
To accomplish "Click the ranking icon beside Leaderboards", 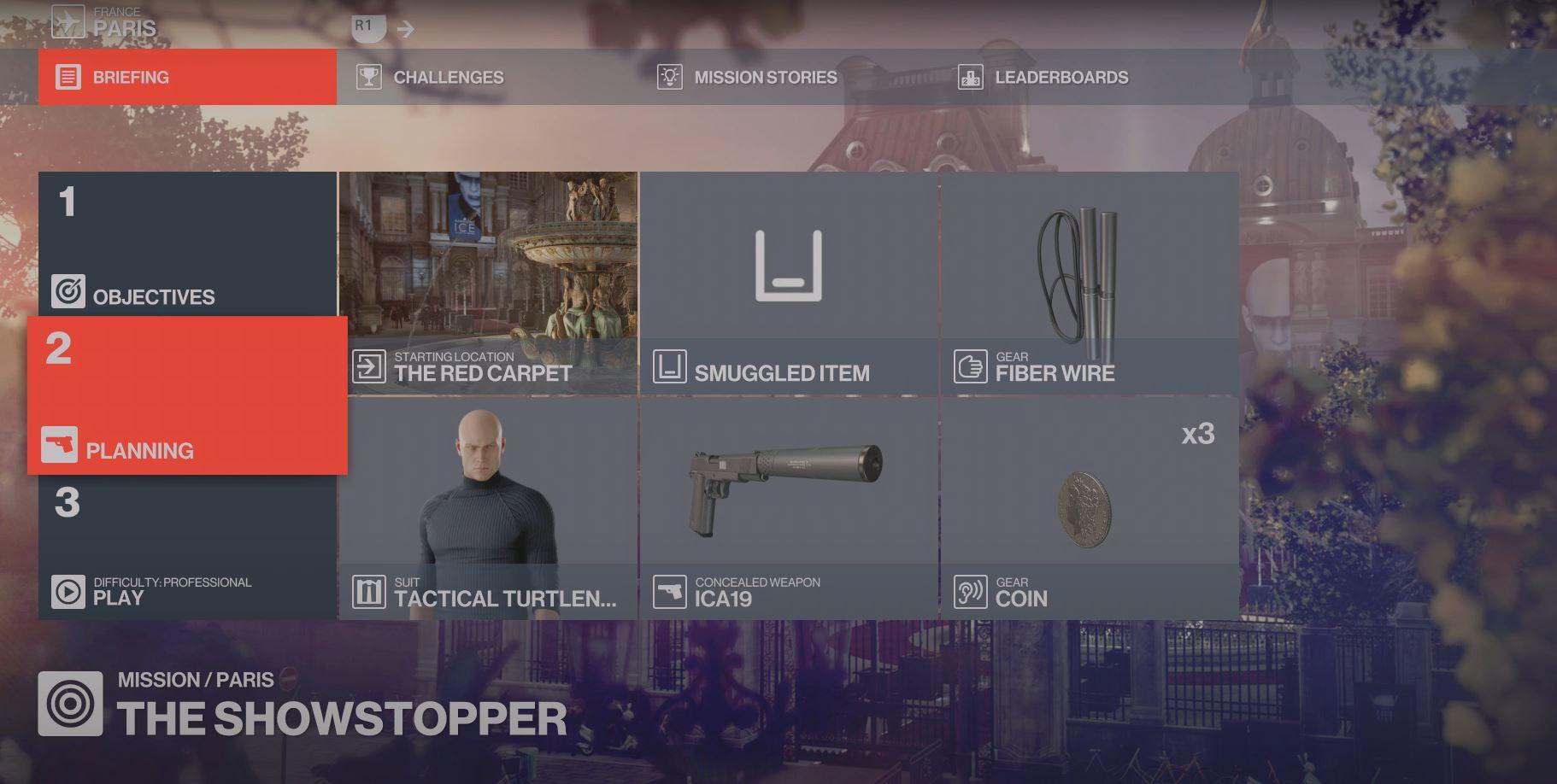I will 970,77.
